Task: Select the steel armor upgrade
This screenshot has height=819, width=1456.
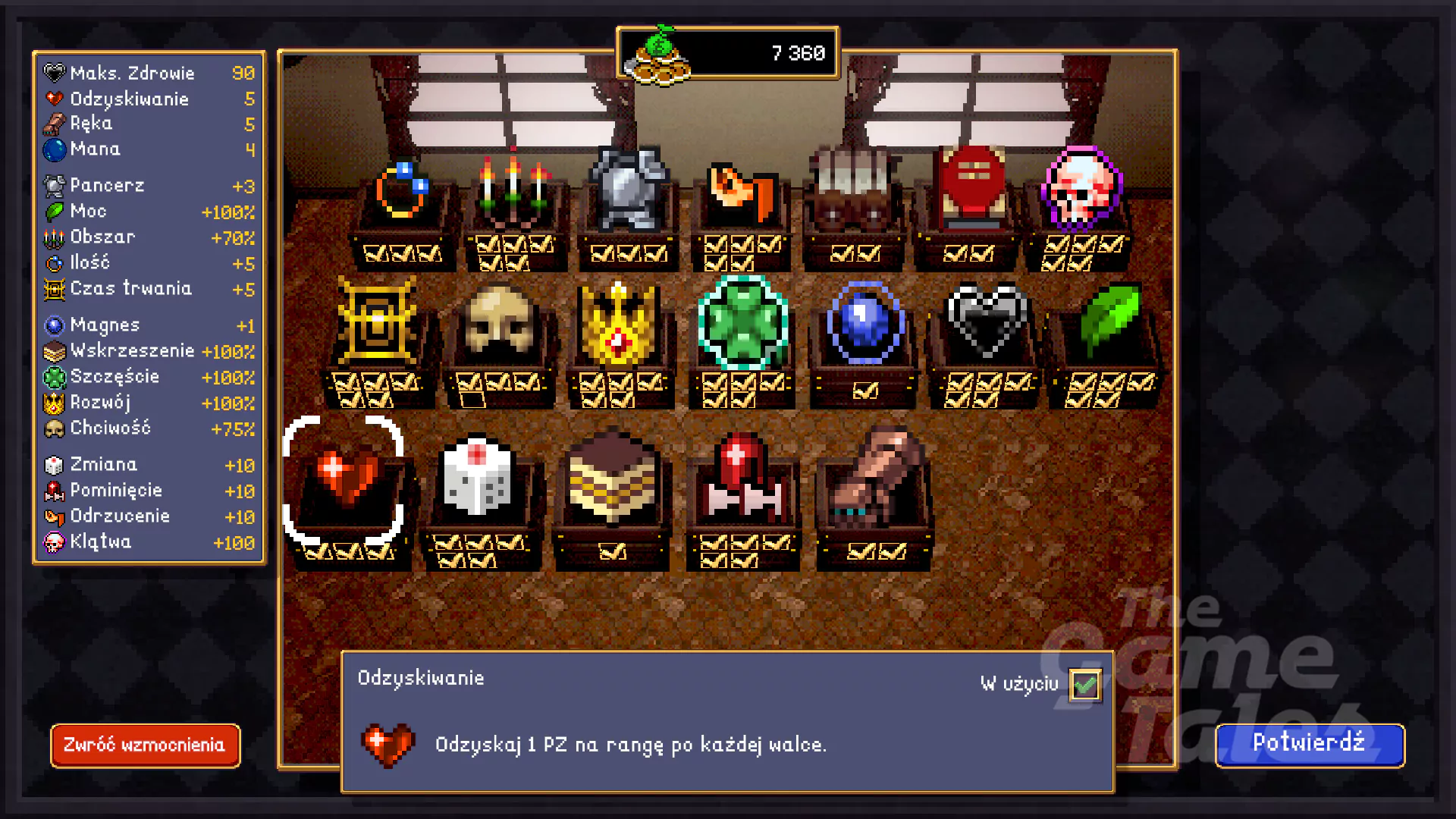Action: pos(629,188)
